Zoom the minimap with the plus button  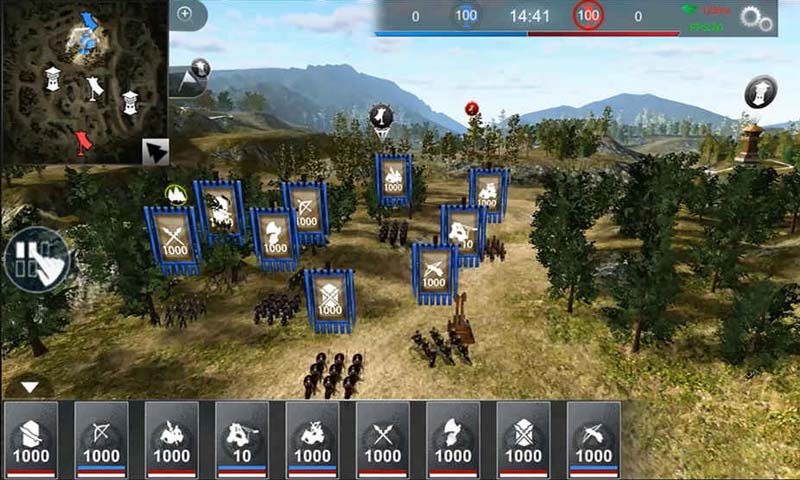pyautogui.click(x=184, y=14)
